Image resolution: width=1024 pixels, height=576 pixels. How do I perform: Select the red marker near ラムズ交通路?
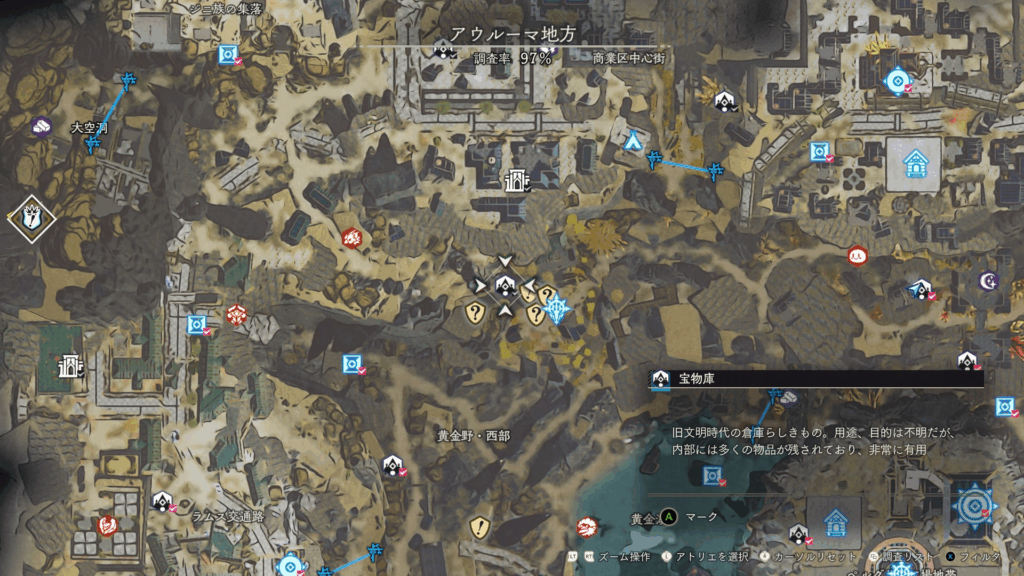point(107,526)
